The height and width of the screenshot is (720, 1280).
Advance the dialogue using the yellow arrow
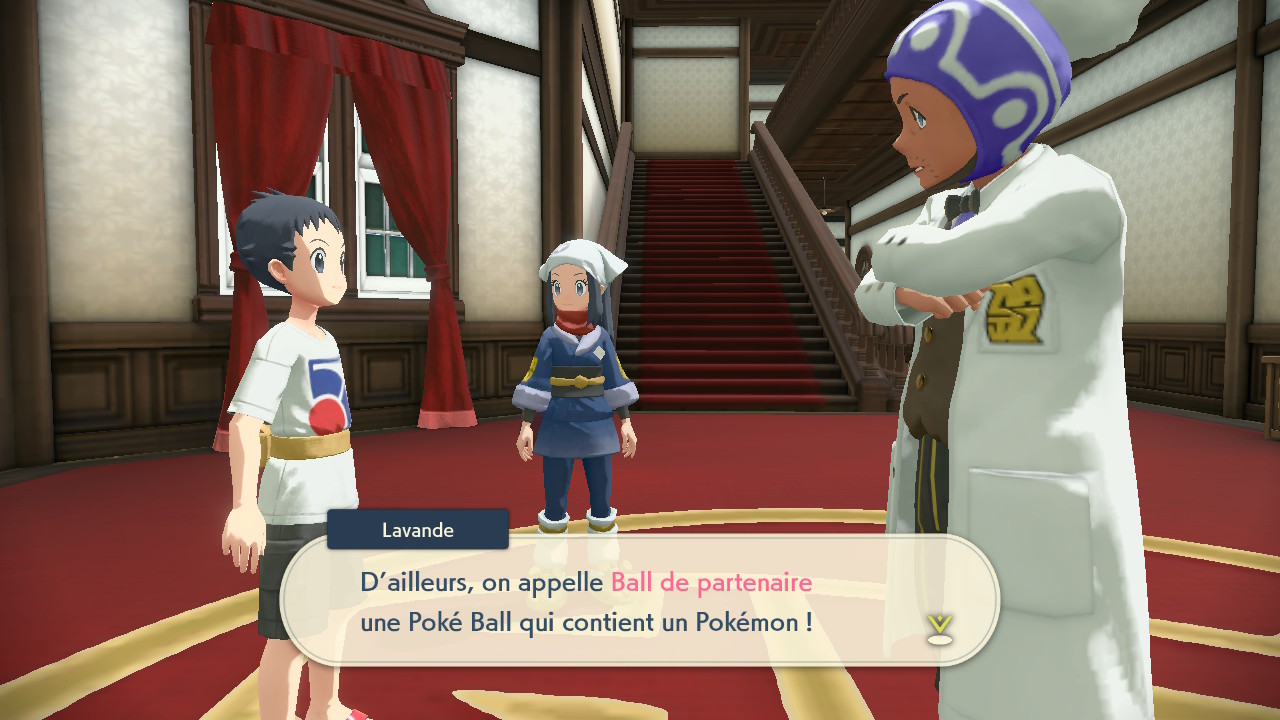tap(938, 628)
